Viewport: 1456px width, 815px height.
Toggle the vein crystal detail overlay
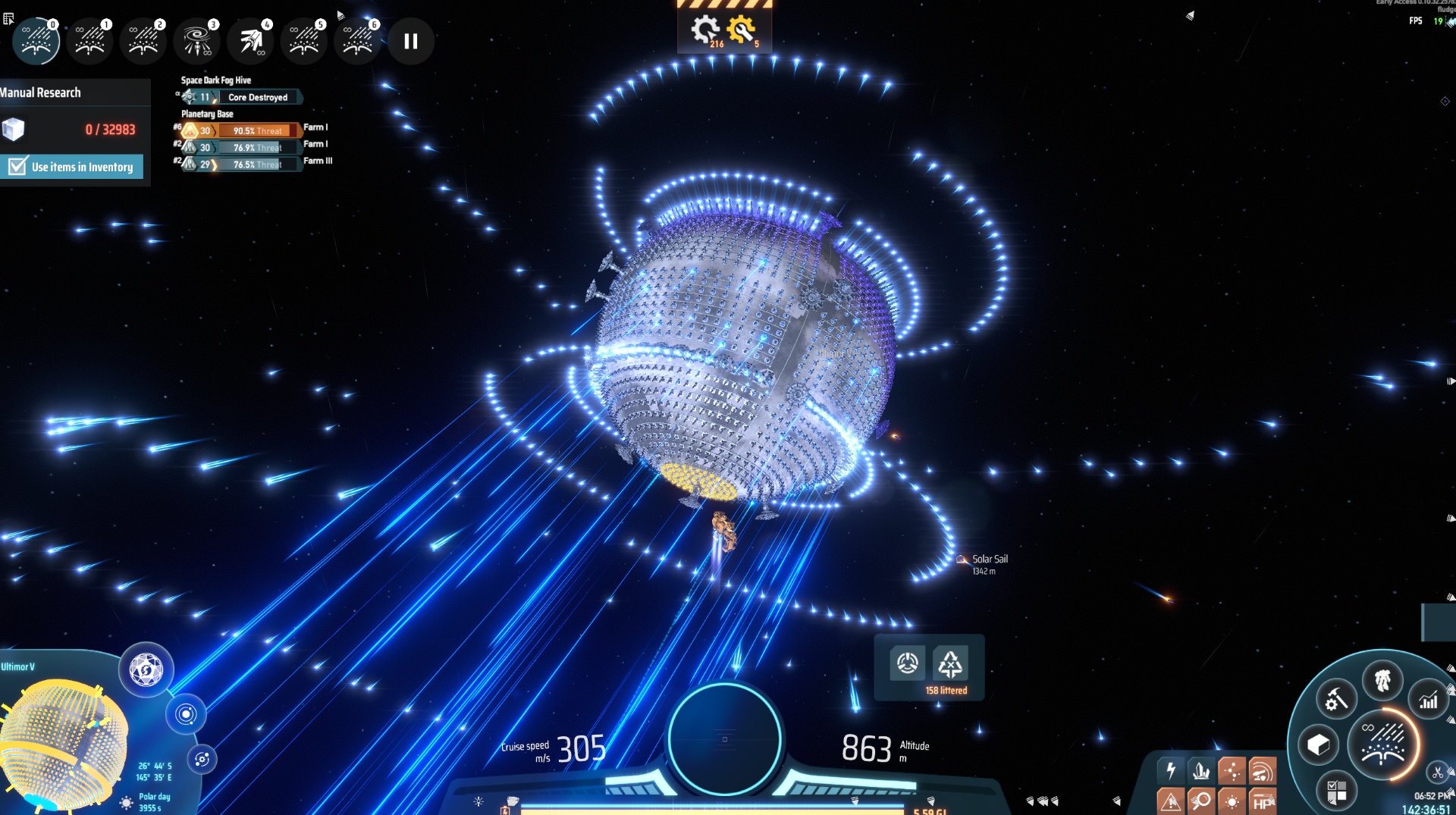[x=1201, y=771]
